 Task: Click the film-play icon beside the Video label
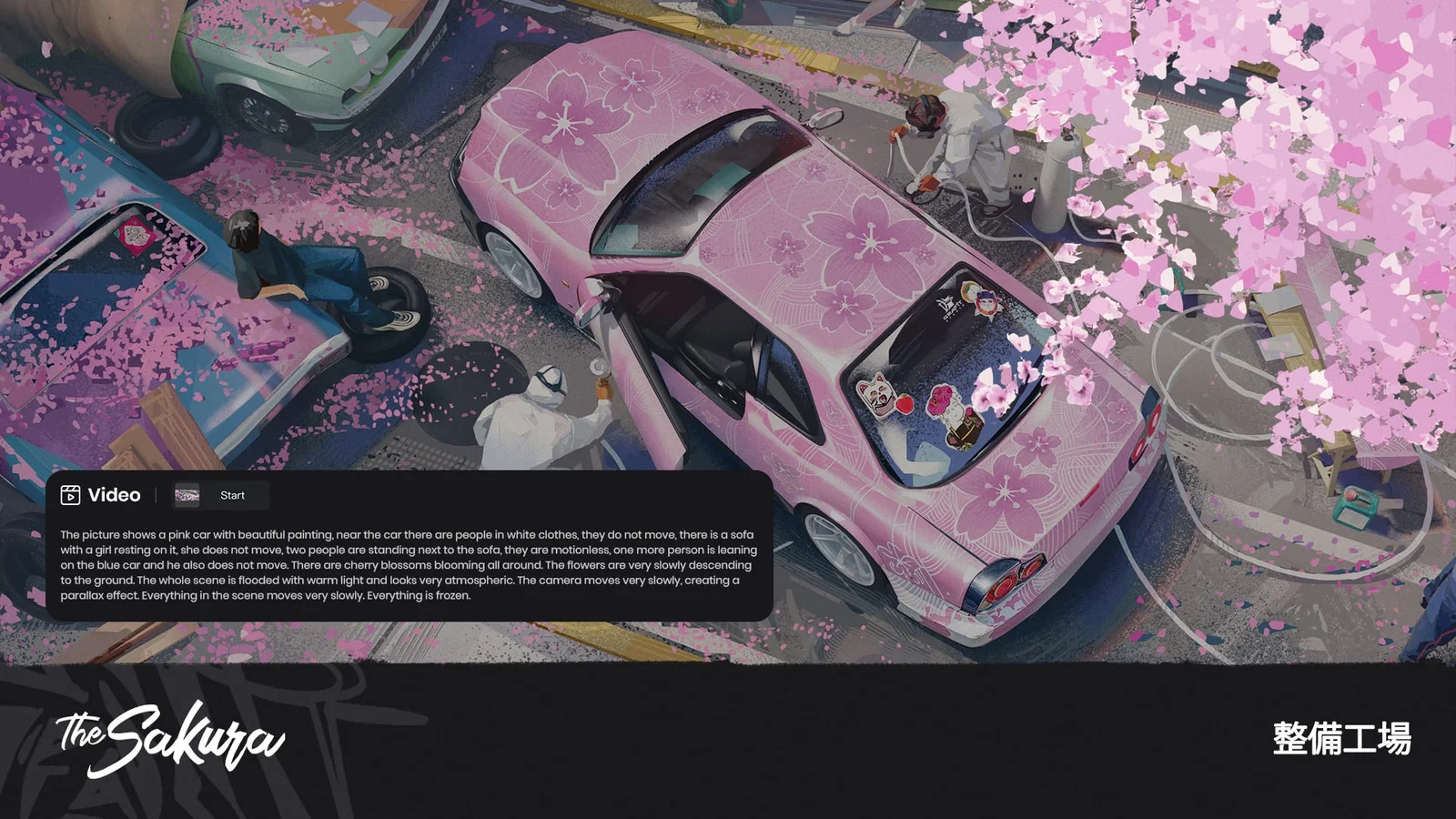pos(71,496)
